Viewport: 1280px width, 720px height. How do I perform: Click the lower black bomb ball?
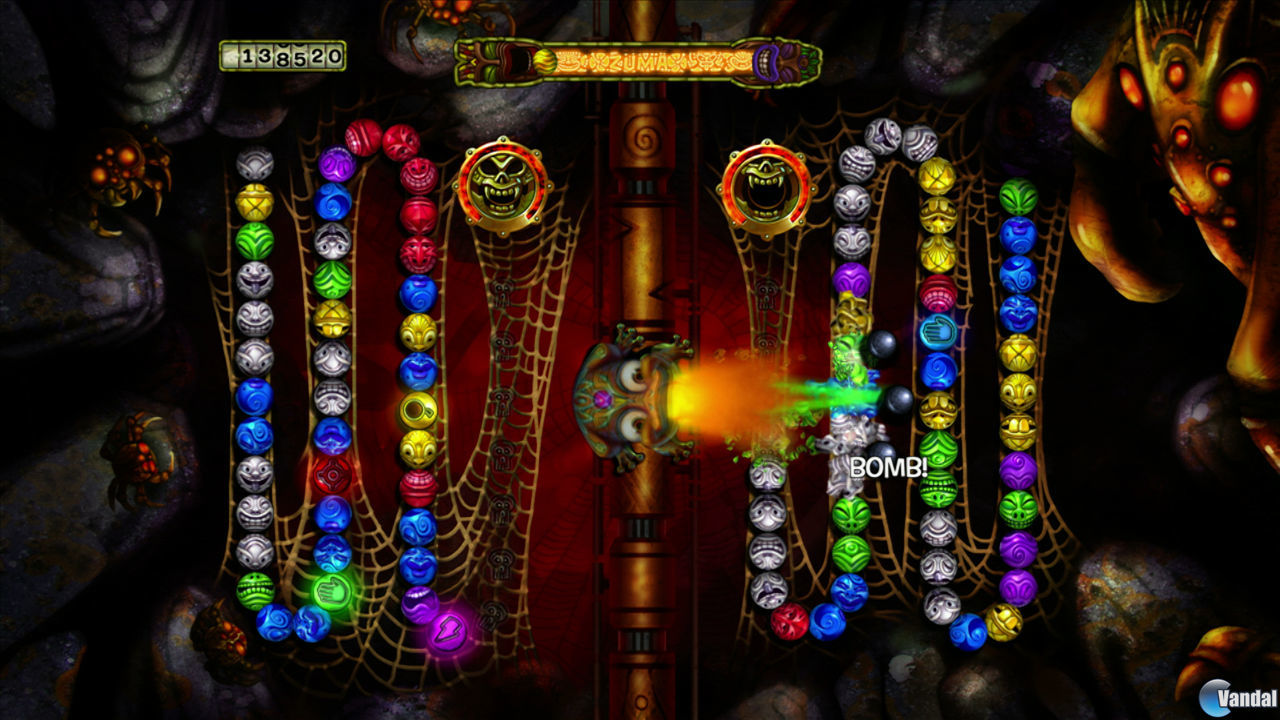901,402
